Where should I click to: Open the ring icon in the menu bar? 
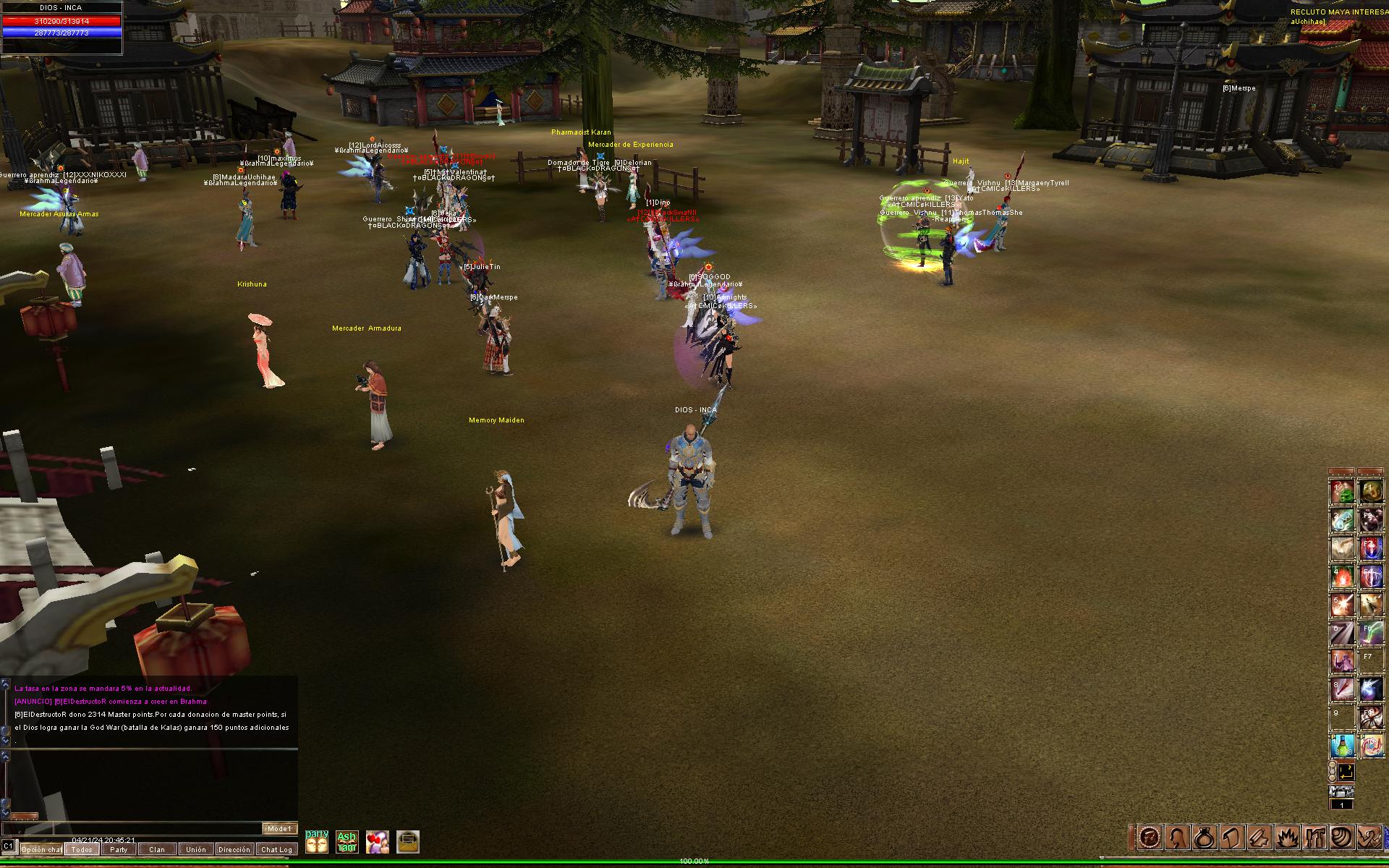click(1205, 838)
